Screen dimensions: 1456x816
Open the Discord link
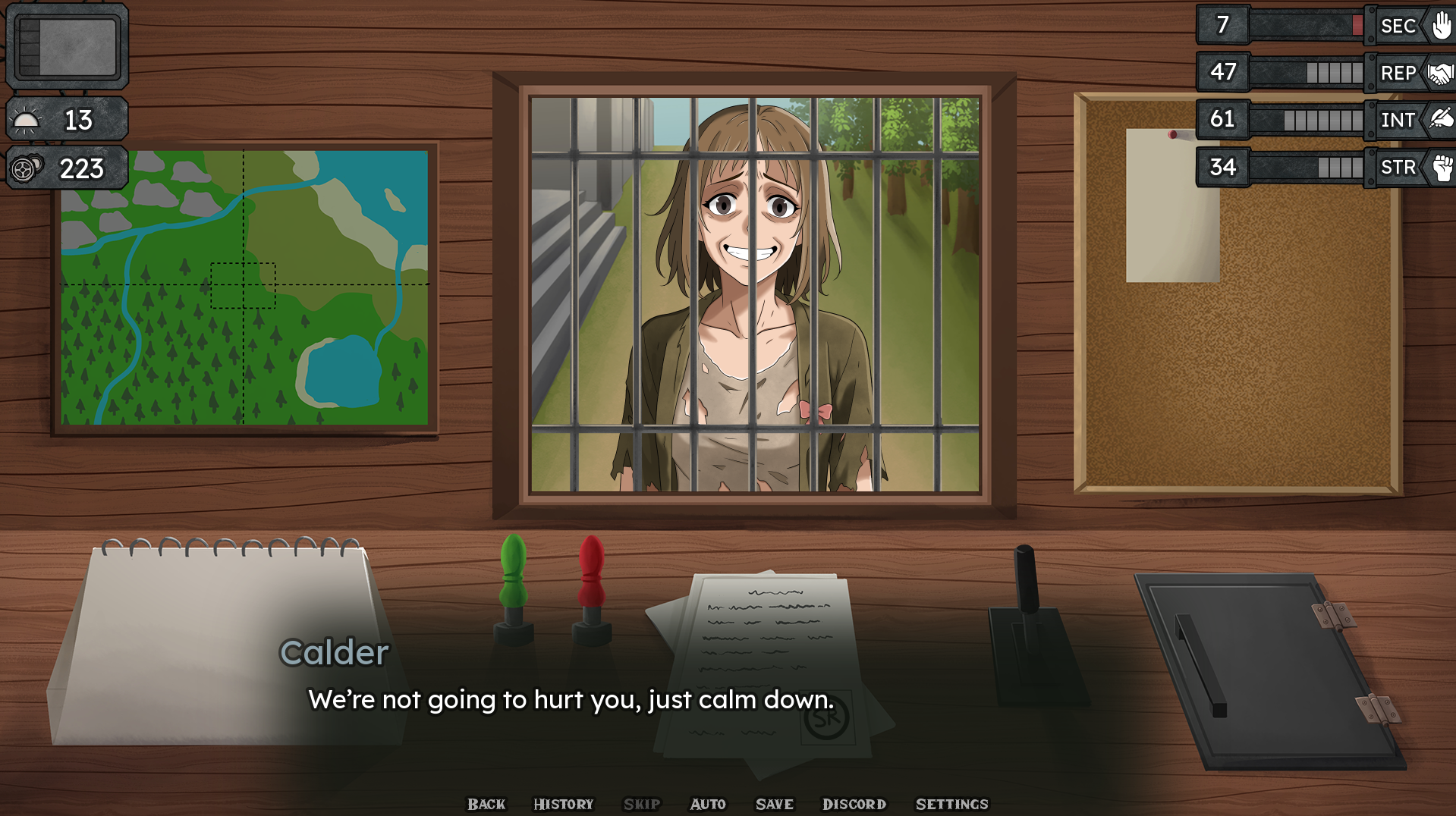click(x=854, y=804)
